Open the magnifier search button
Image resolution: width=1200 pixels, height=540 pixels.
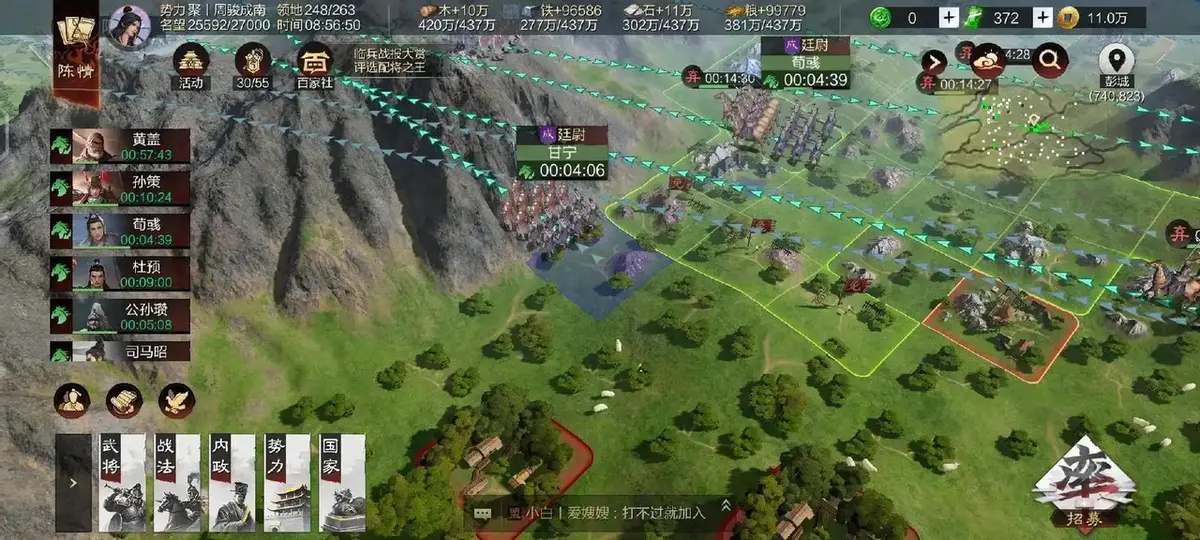pos(1049,62)
